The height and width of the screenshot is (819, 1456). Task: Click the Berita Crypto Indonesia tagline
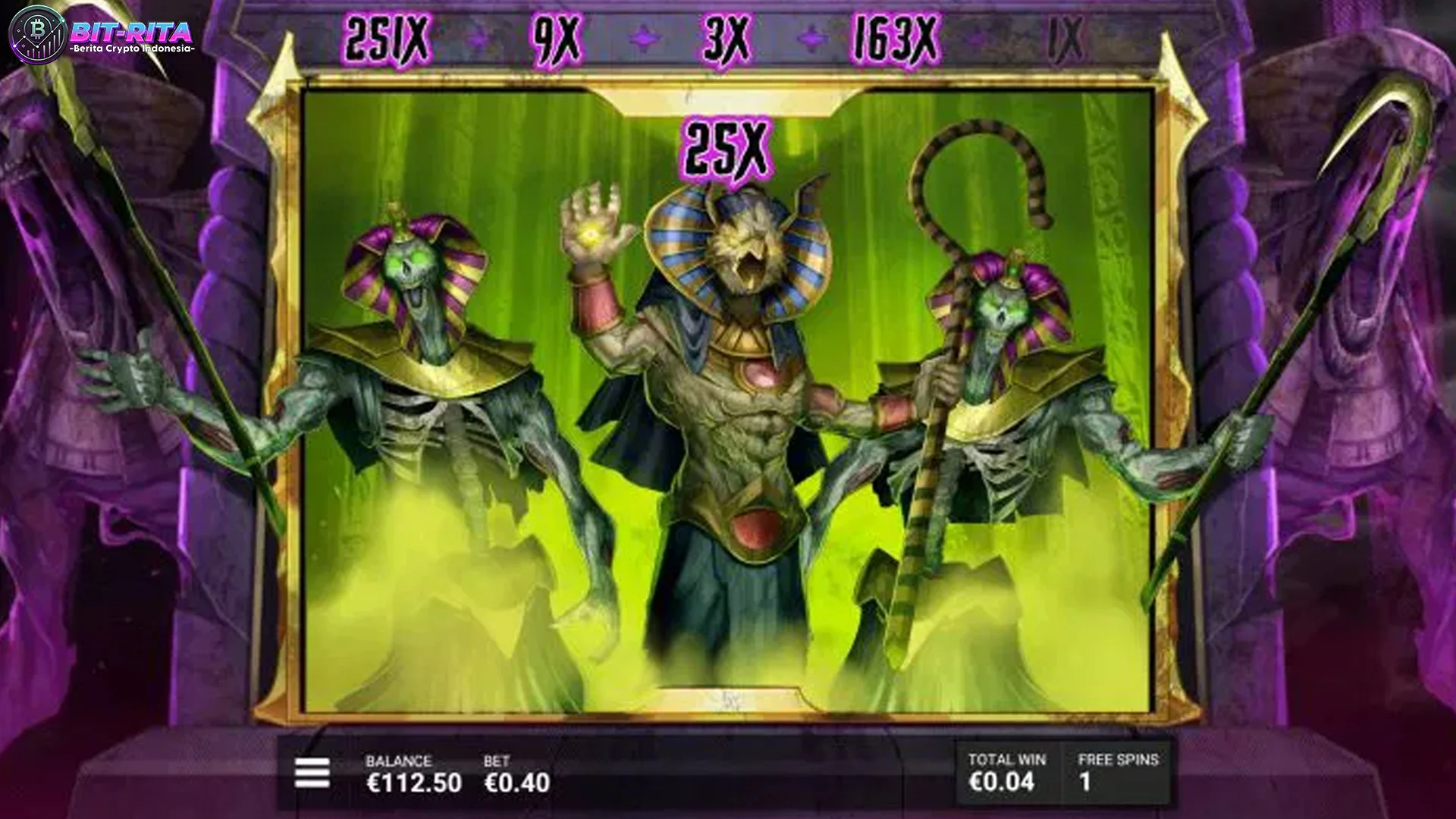click(x=133, y=48)
